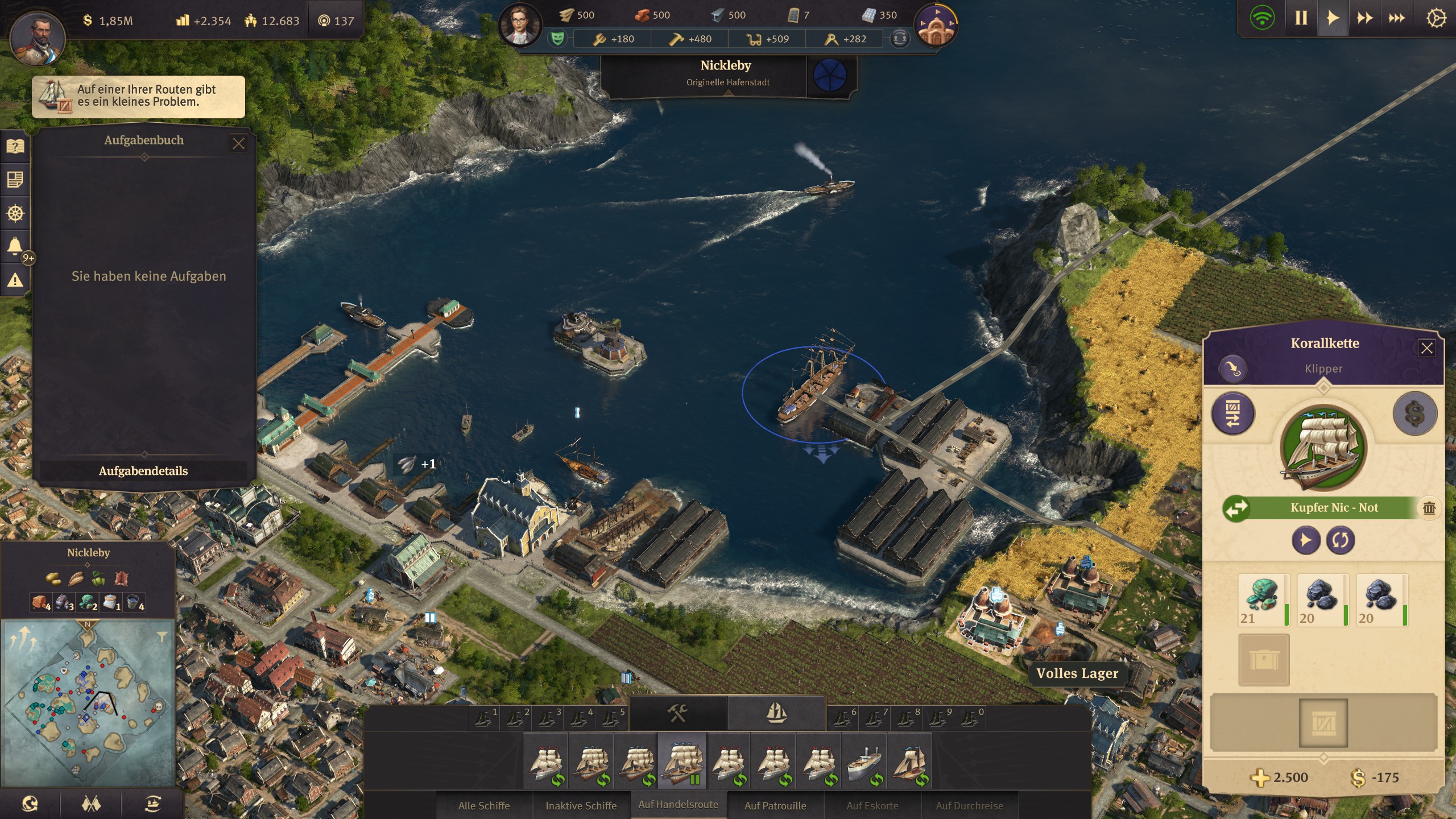The image size is (1456, 819).
Task: Click the ship's dollar sell button
Action: (x=1414, y=413)
